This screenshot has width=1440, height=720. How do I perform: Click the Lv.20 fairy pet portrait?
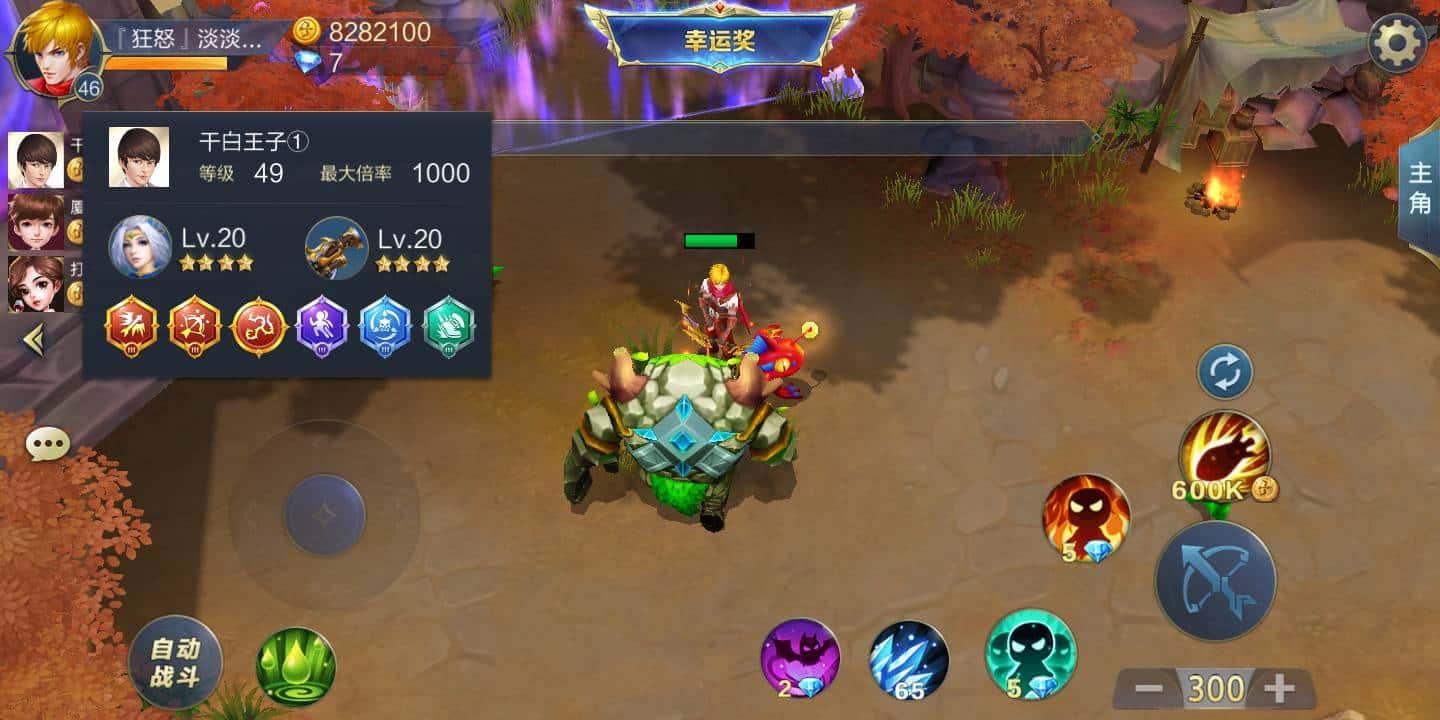(140, 245)
